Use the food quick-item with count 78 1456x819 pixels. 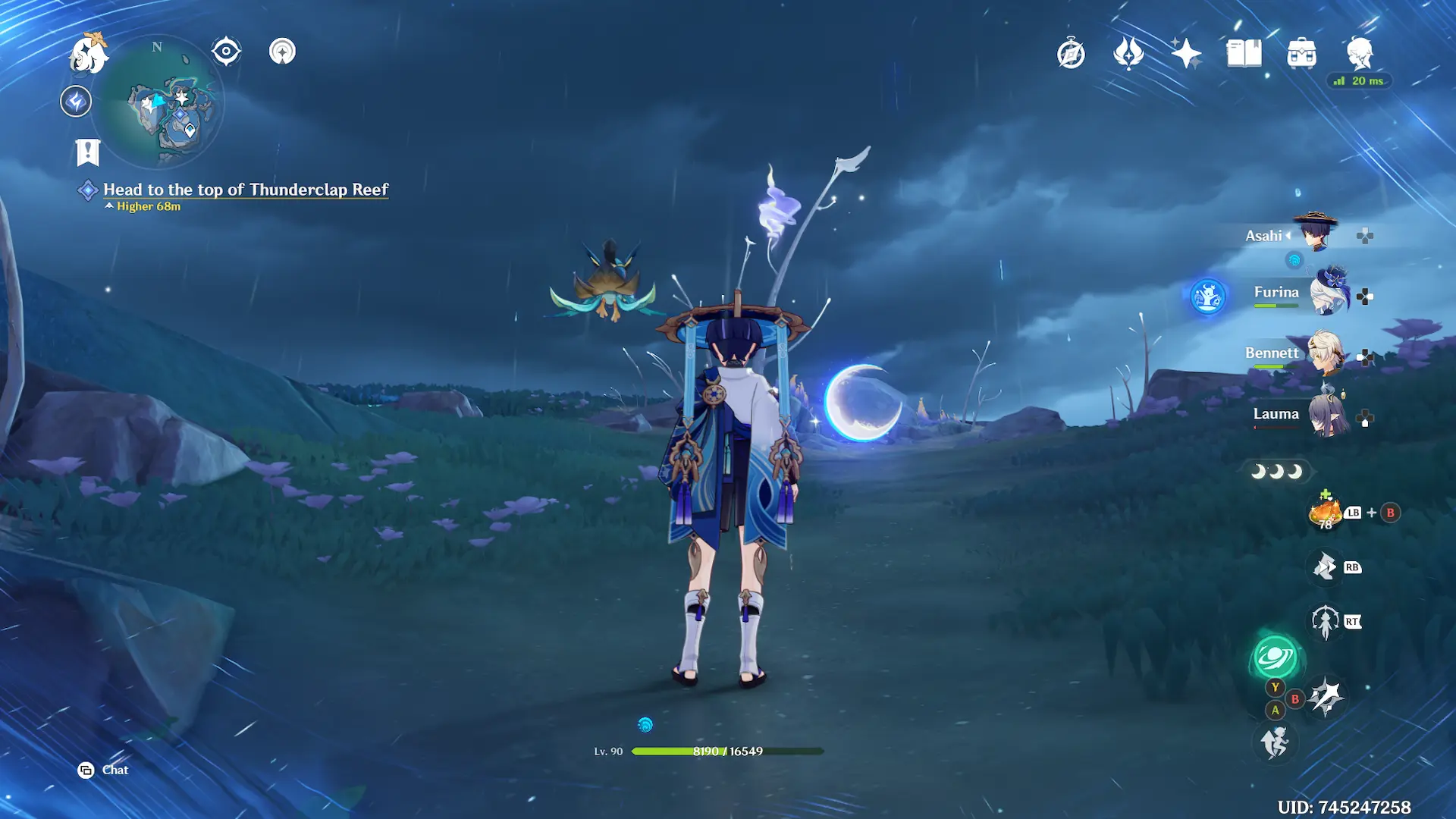[1326, 513]
